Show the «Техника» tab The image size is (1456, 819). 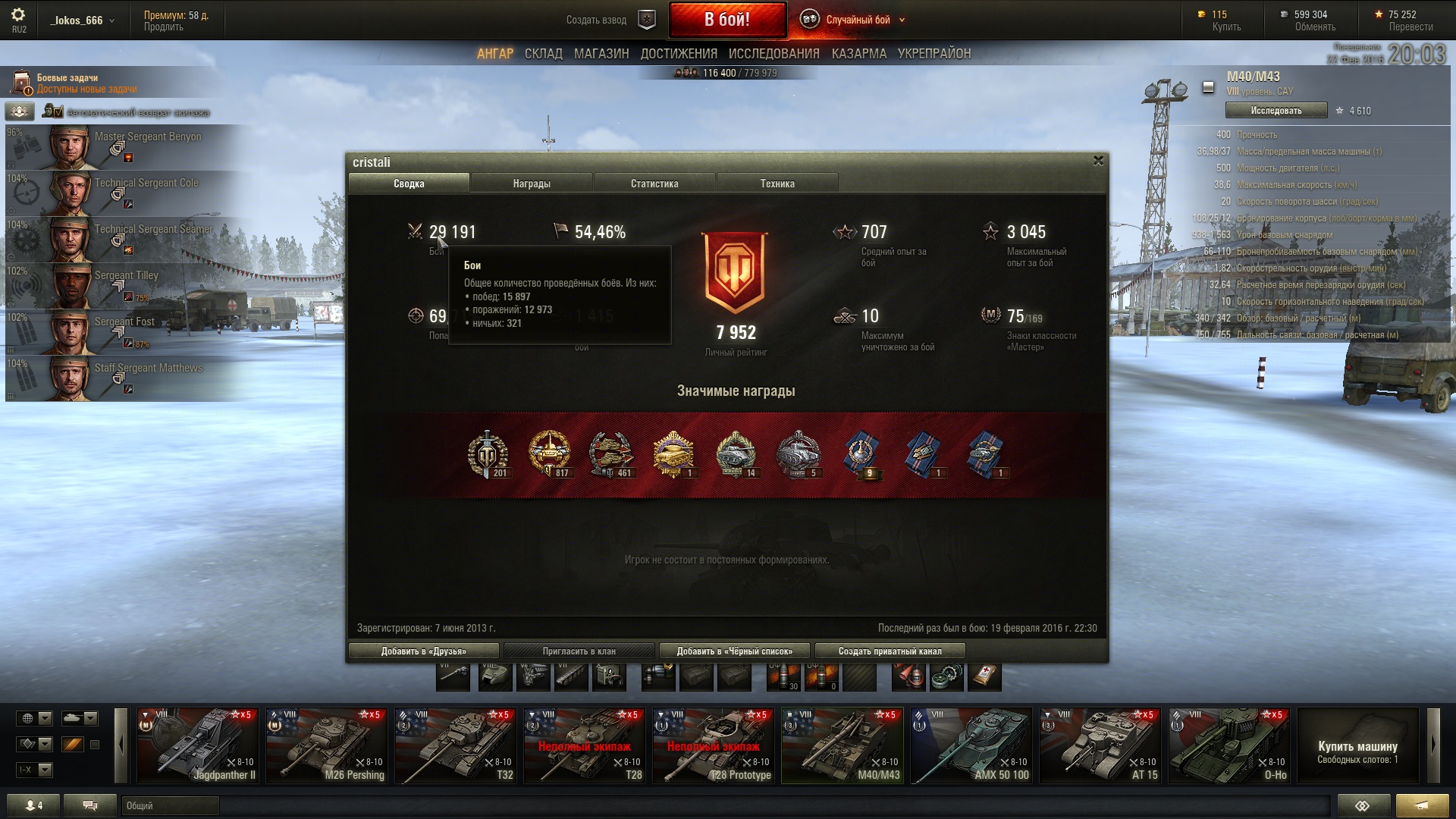click(x=777, y=184)
